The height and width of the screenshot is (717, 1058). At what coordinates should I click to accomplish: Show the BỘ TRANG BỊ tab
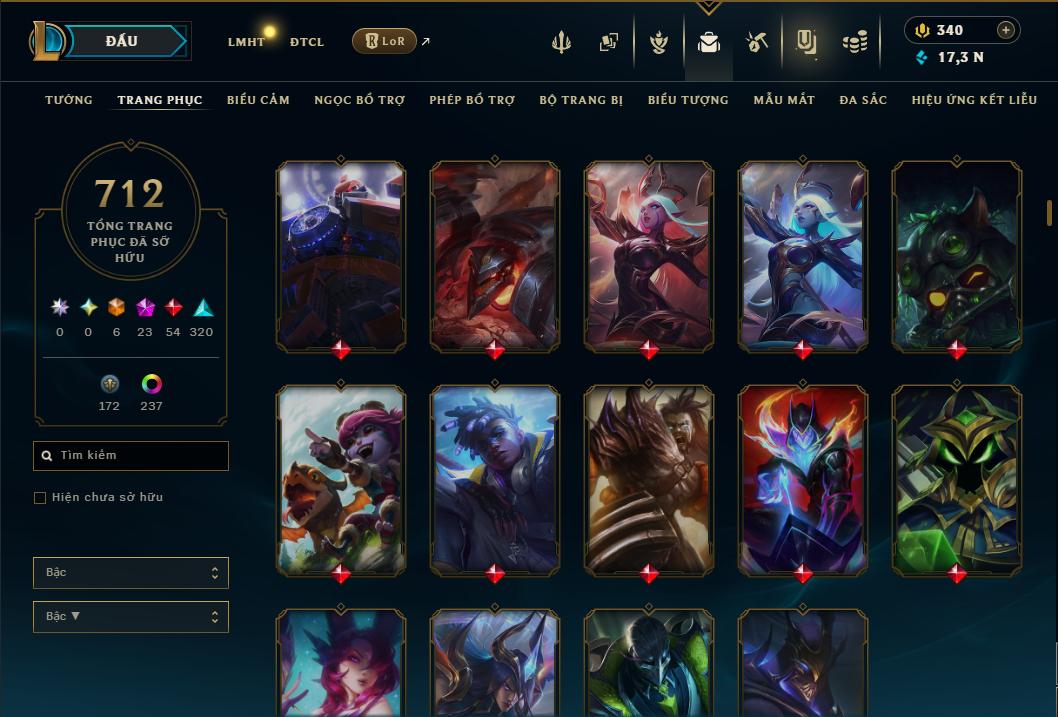pos(581,100)
